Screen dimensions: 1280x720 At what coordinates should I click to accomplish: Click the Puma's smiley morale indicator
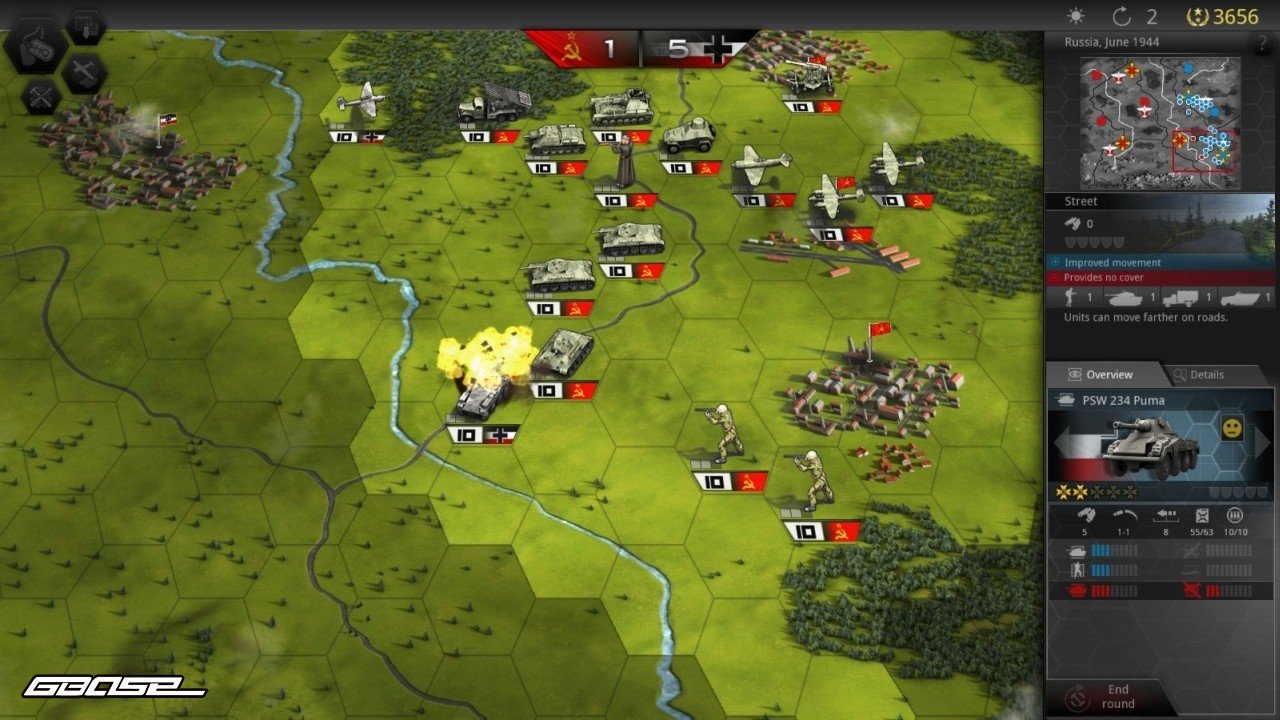coord(1231,428)
